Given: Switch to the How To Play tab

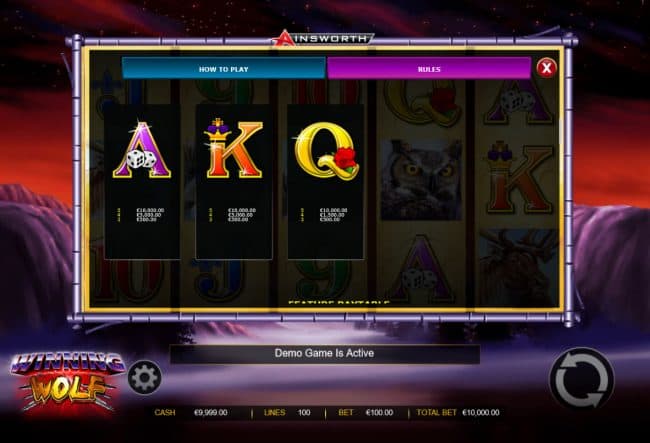Looking at the screenshot, I should pos(223,68).
